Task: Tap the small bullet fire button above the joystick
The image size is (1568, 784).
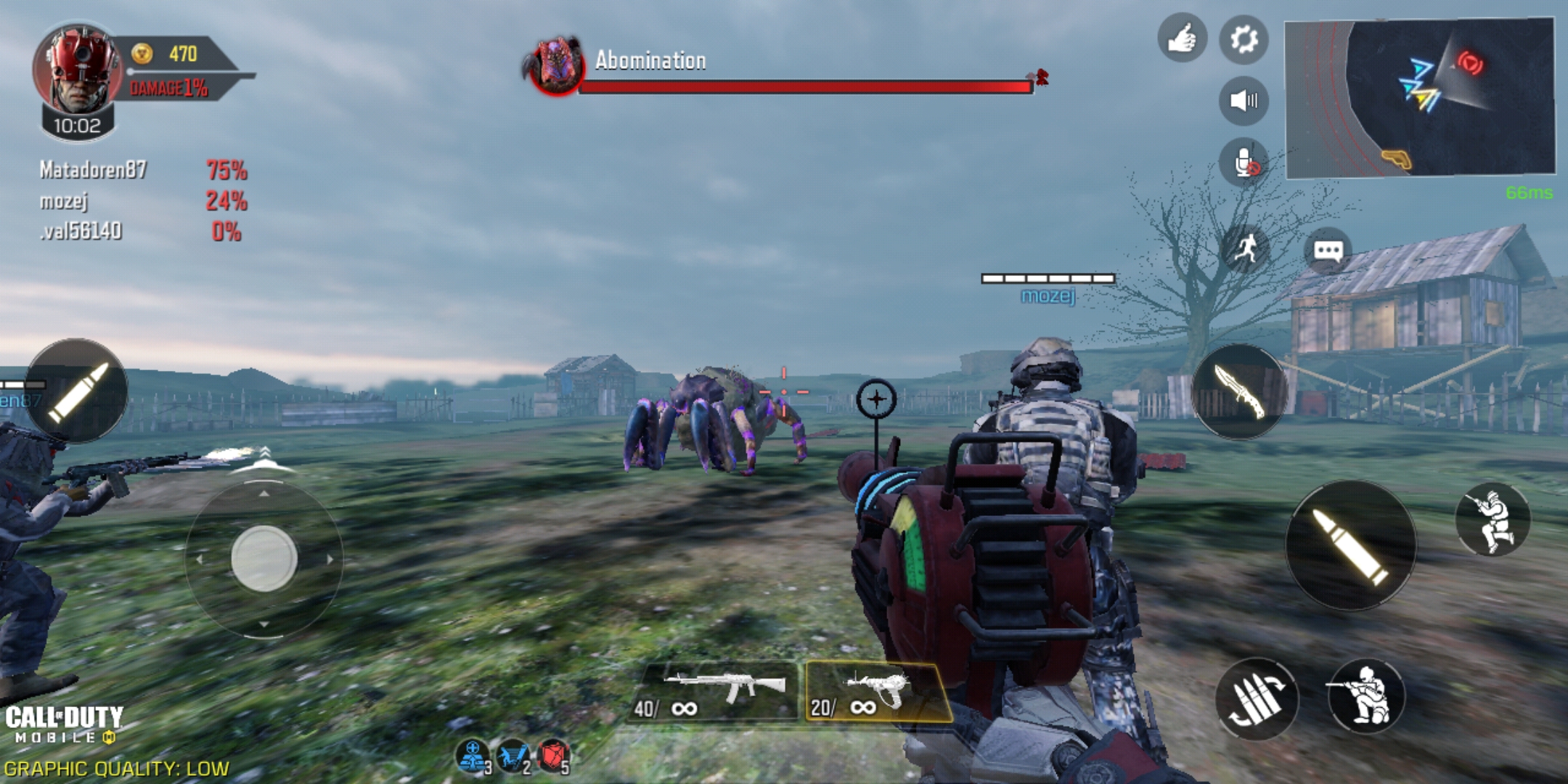Action: click(x=76, y=391)
